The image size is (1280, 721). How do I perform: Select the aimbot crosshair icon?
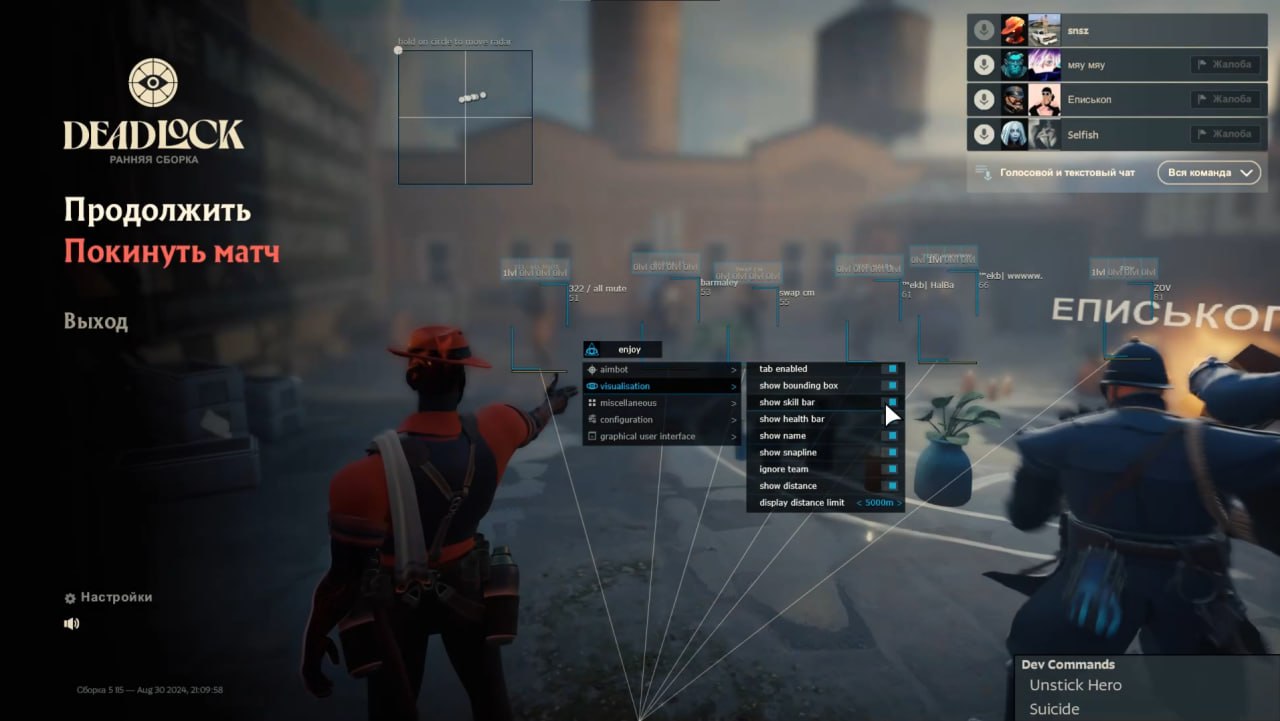[x=591, y=370]
